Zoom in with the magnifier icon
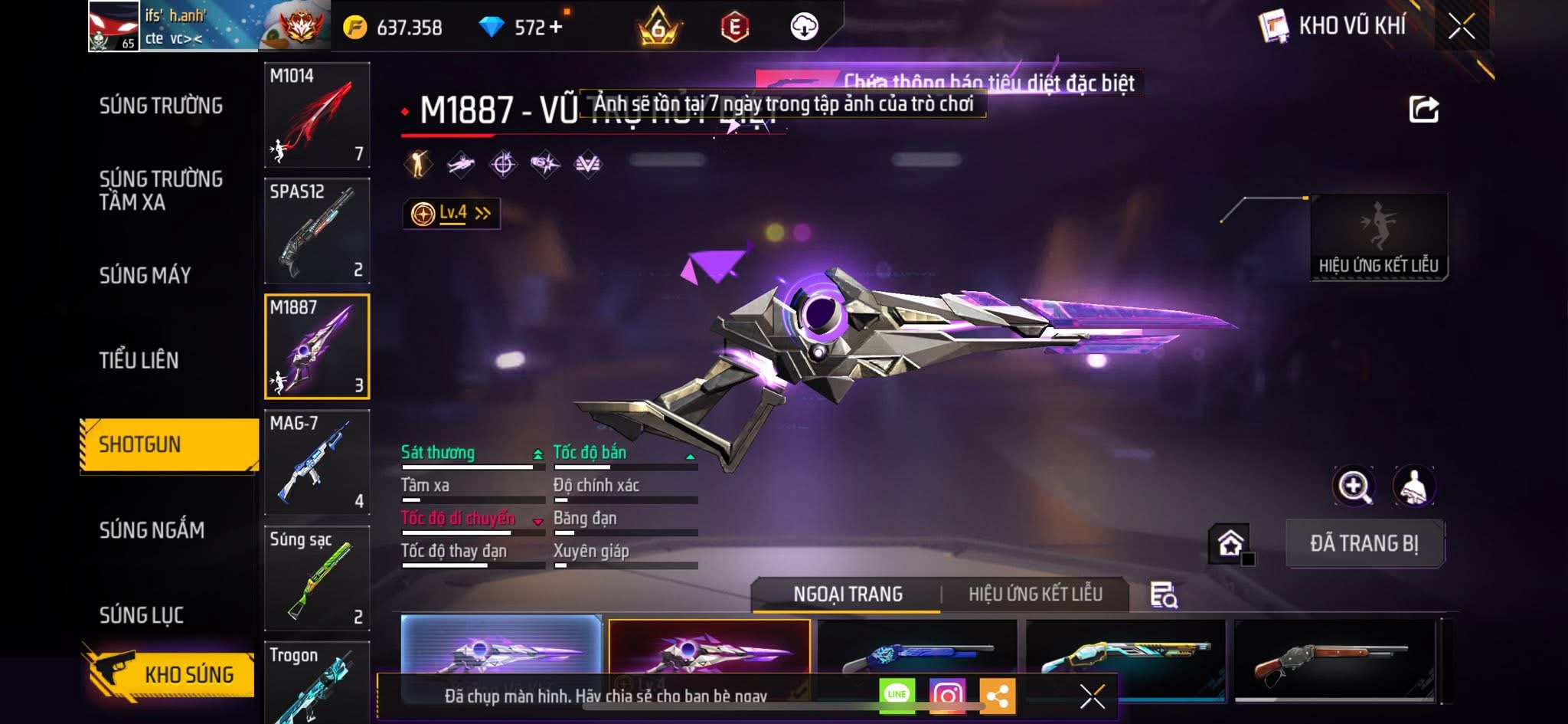Image resolution: width=1568 pixels, height=724 pixels. (x=1354, y=486)
